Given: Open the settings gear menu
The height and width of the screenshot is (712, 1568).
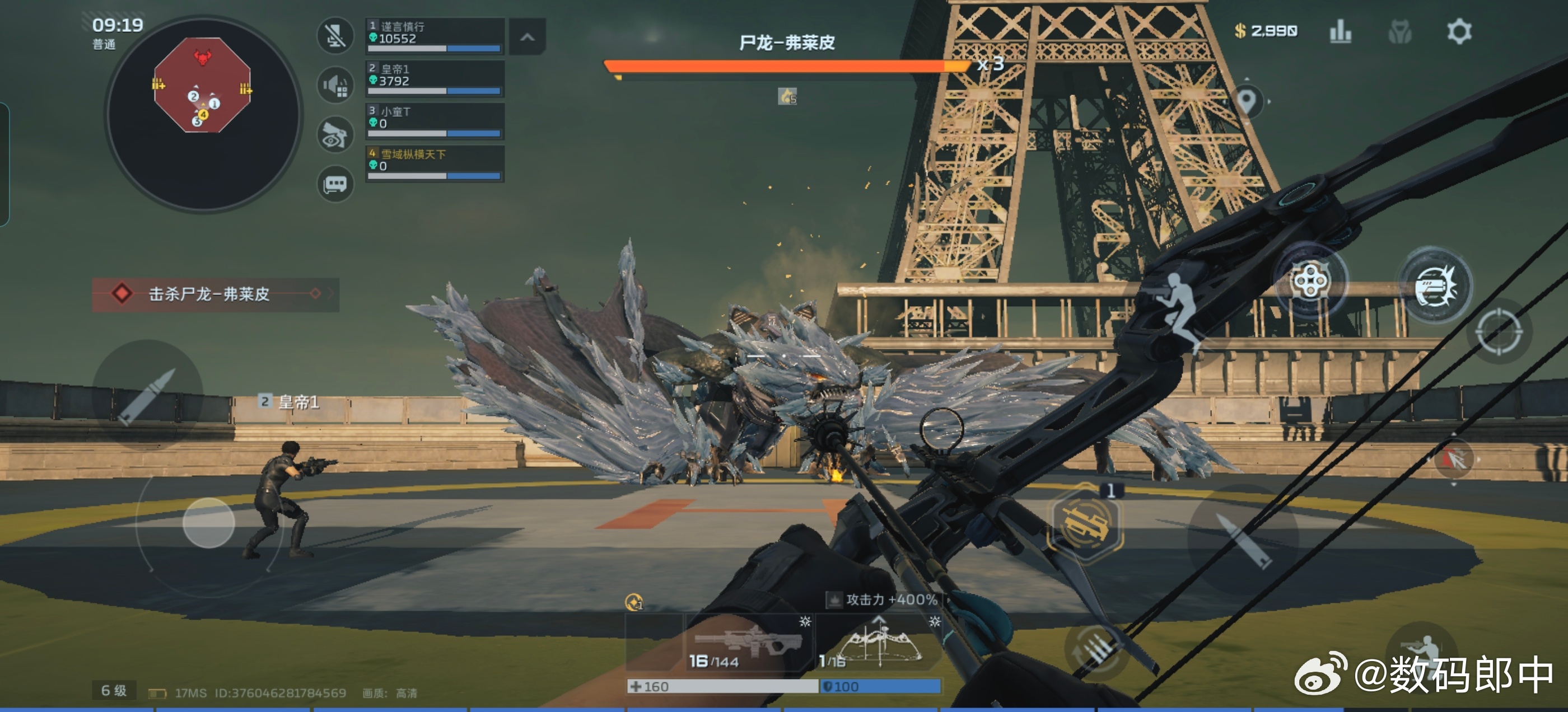Looking at the screenshot, I should coord(1458,32).
